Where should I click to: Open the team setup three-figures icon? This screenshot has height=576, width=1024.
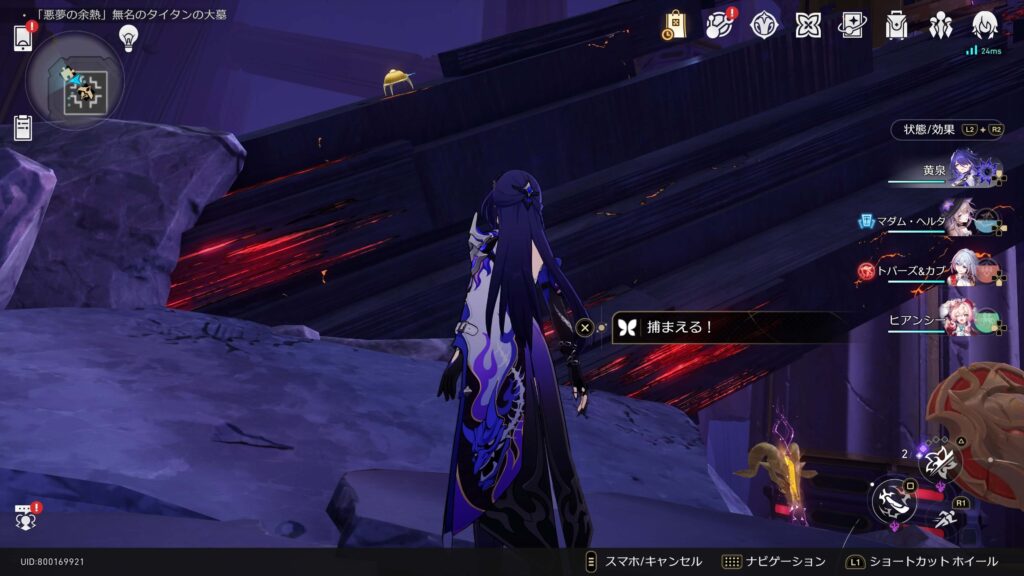pos(941,25)
